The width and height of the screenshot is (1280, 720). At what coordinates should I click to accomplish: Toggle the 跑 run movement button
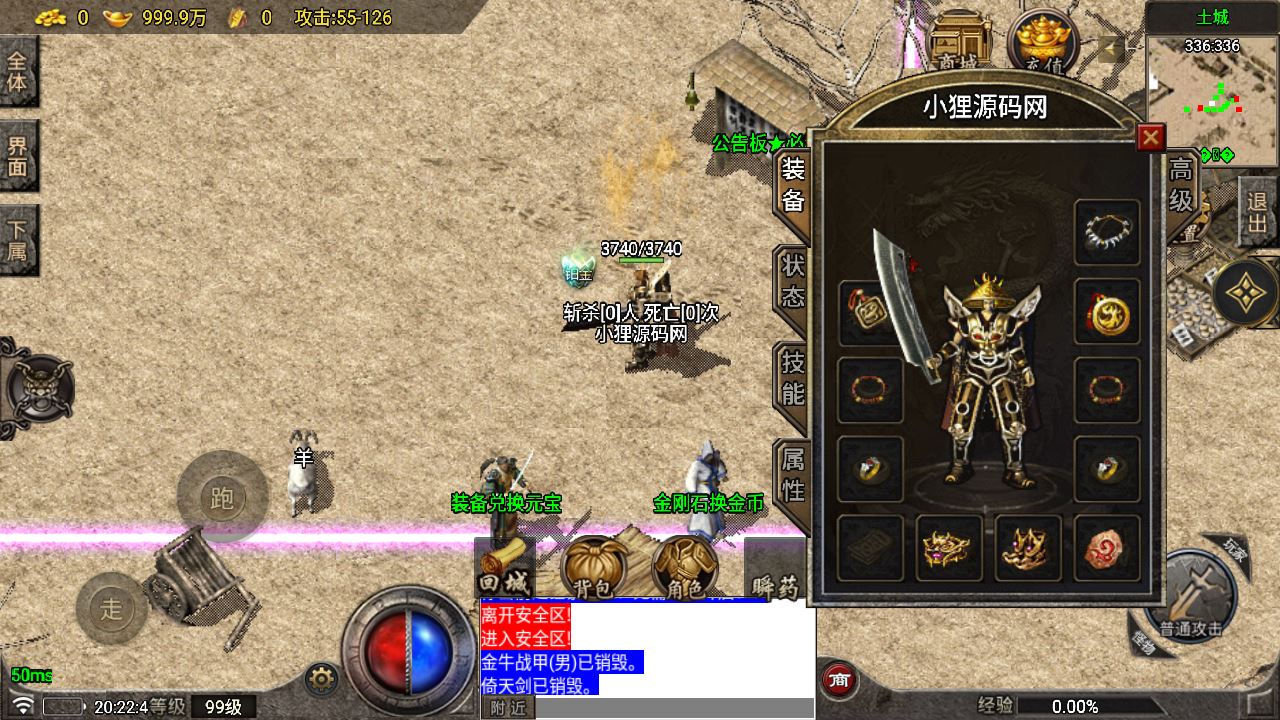222,497
